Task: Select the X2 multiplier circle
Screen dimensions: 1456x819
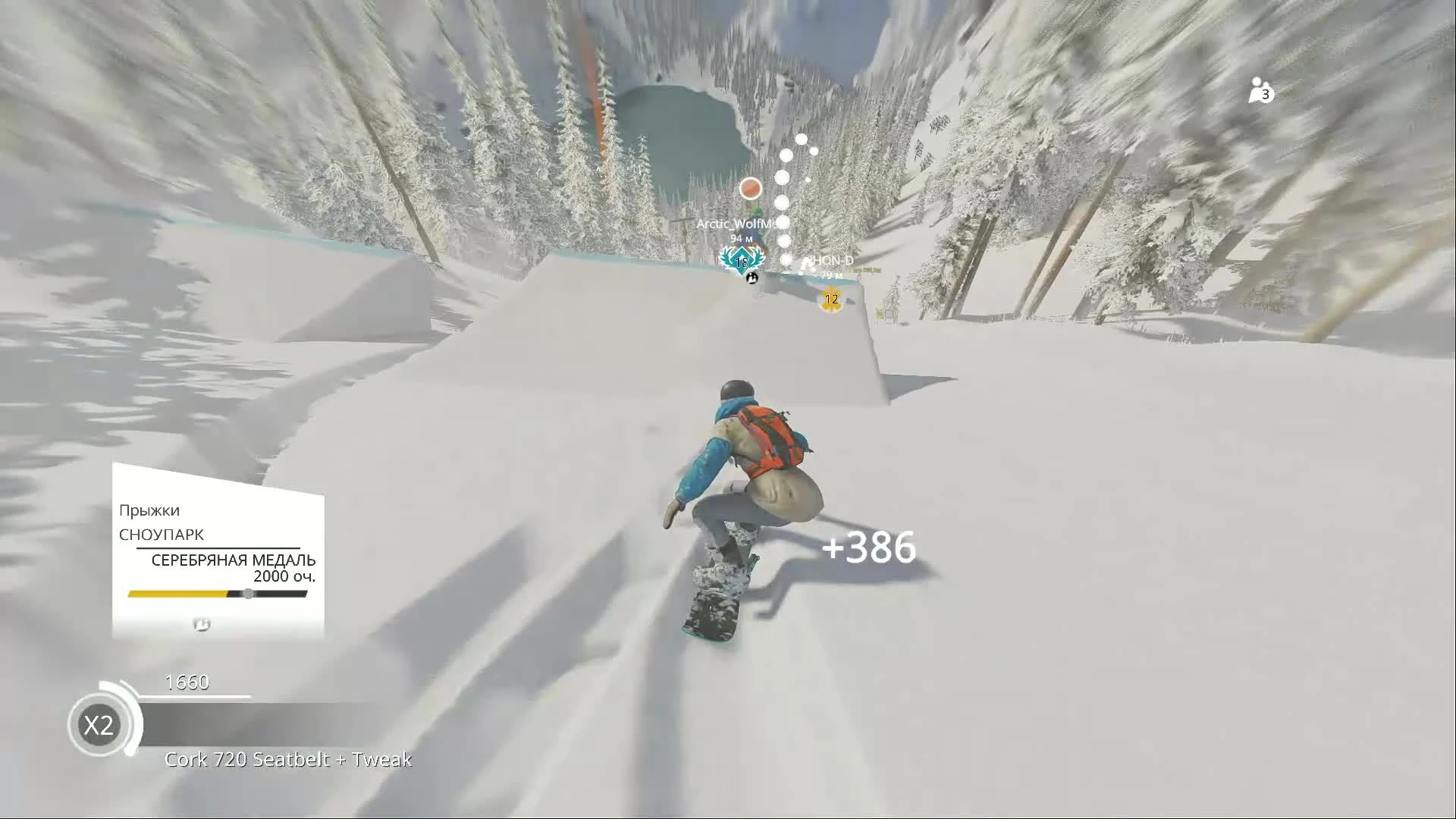Action: point(101,725)
